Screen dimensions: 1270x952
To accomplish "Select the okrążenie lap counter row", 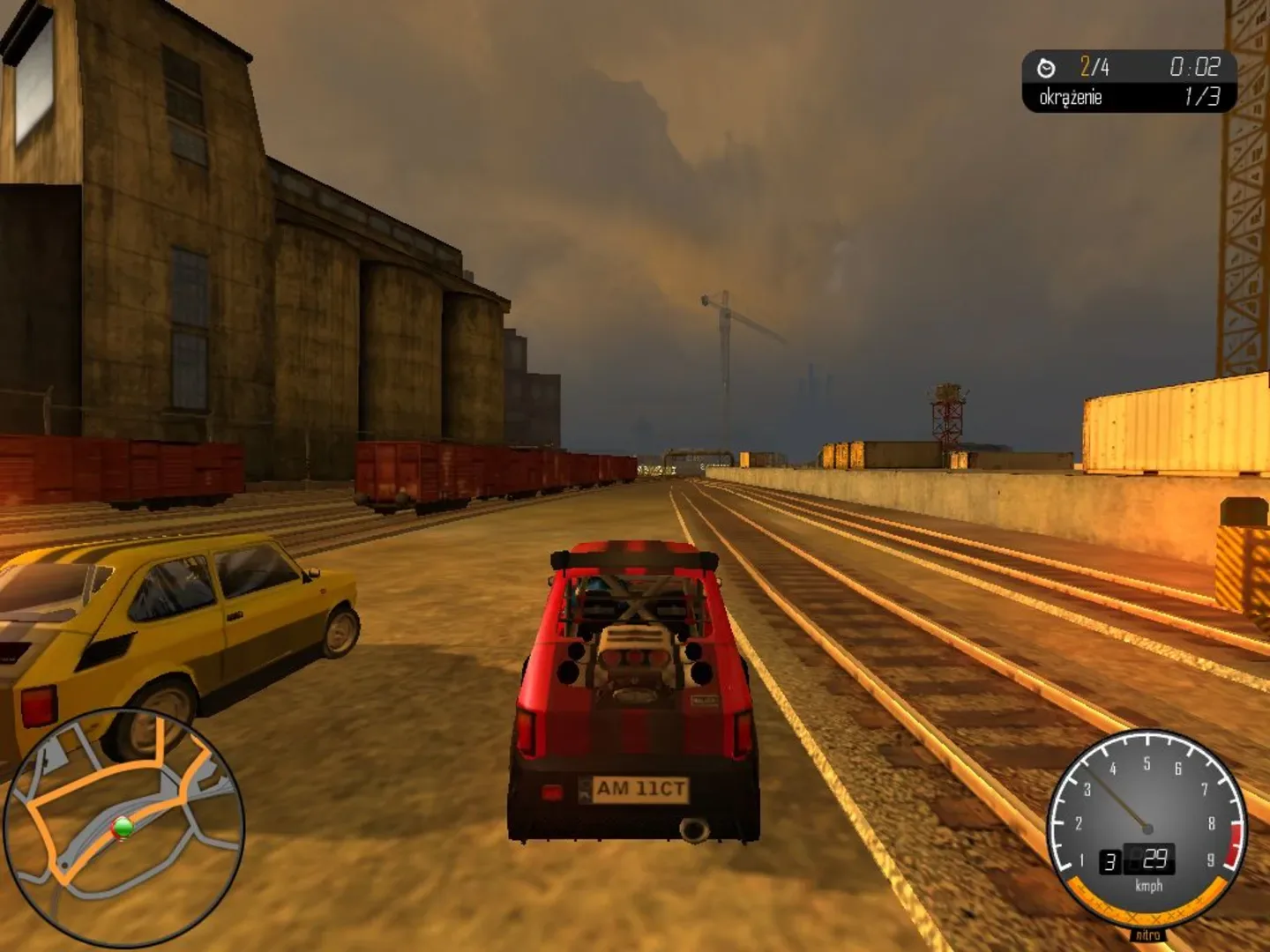I will pos(1072,98).
